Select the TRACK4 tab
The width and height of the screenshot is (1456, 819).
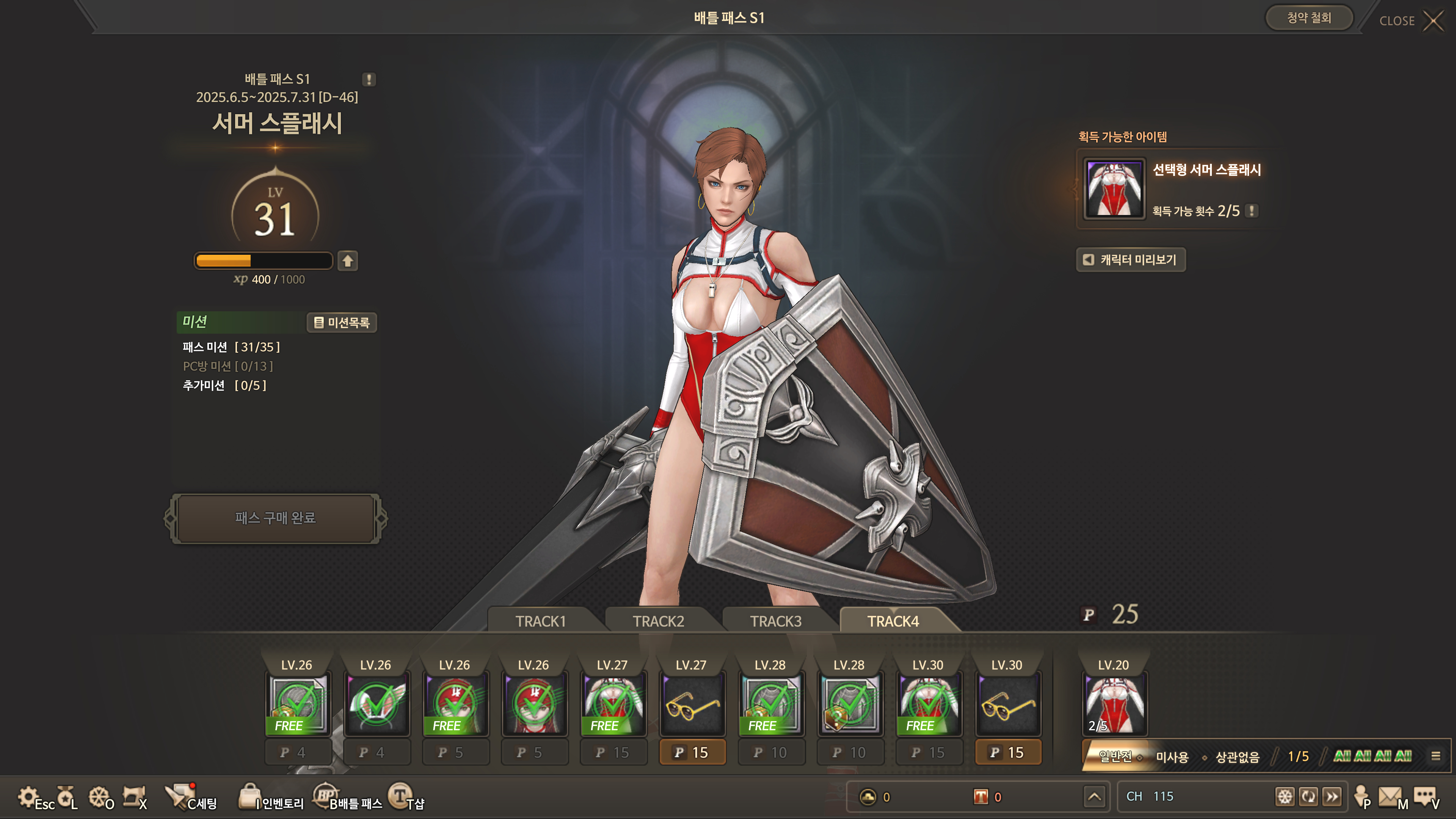893,621
